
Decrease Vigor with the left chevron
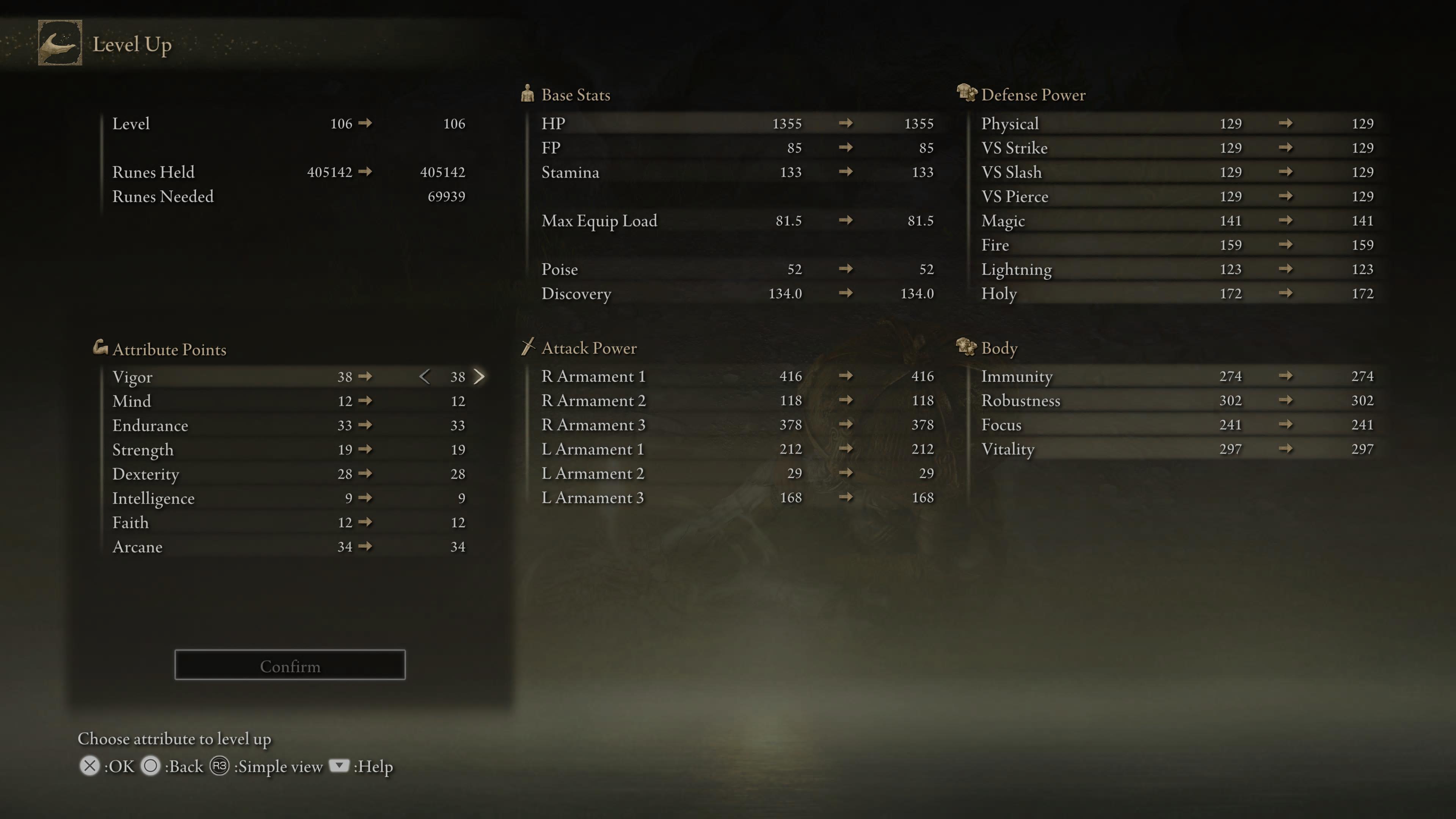425,377
